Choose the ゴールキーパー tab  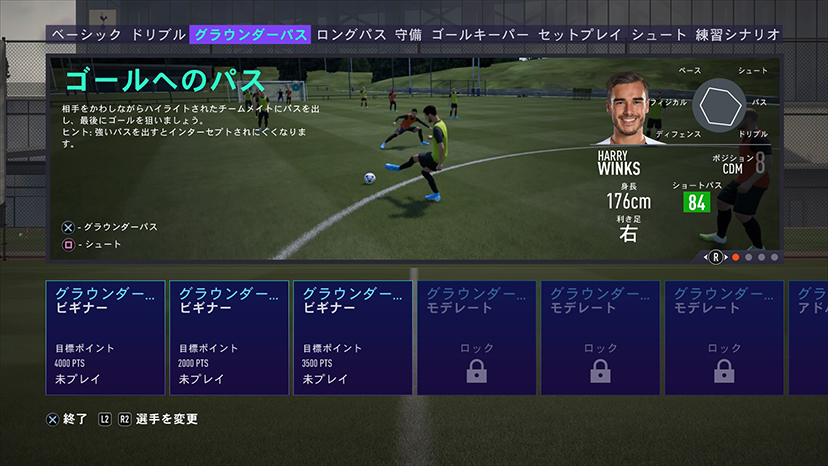coord(480,34)
